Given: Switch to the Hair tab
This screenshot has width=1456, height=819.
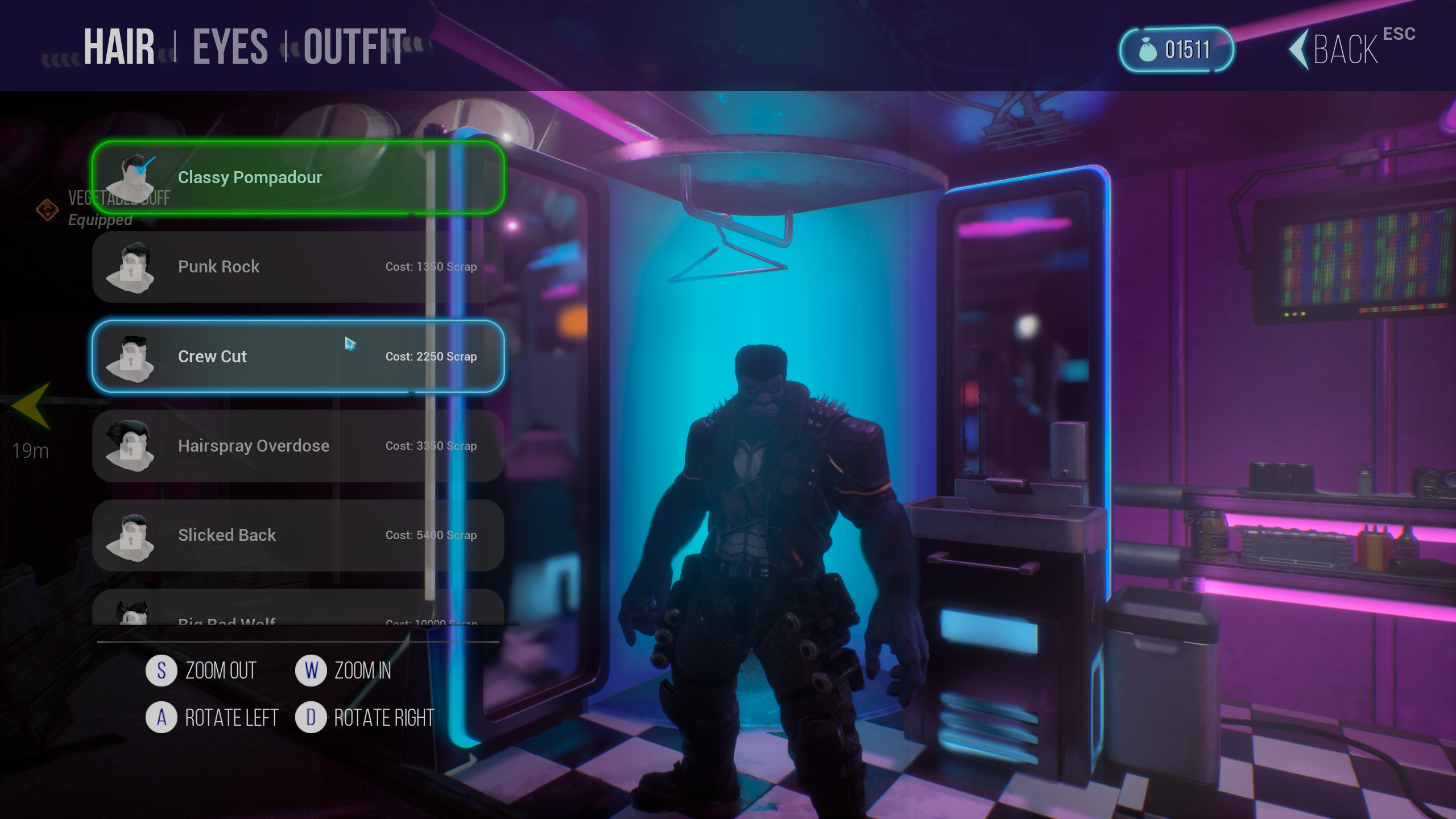Looking at the screenshot, I should point(119,47).
